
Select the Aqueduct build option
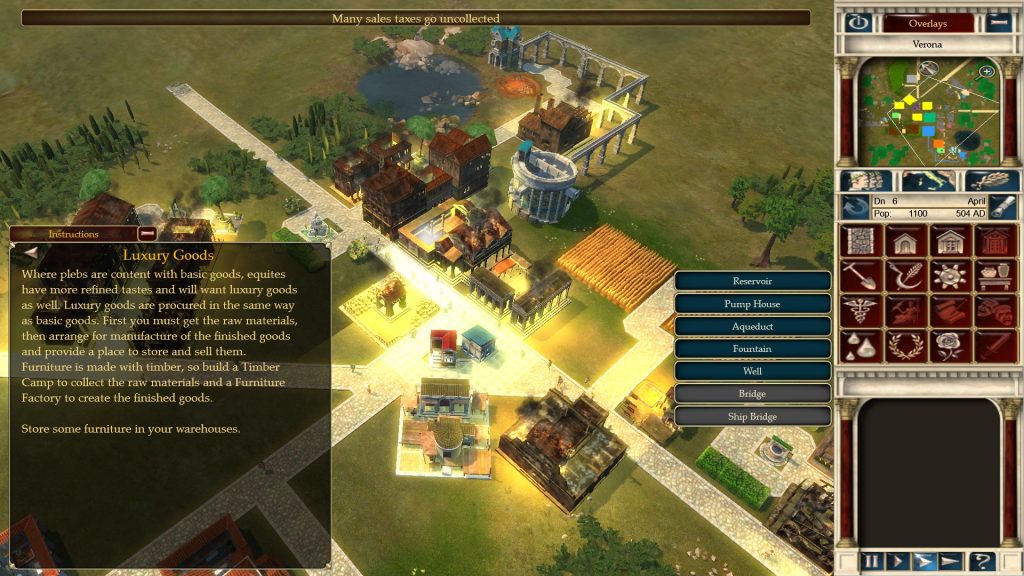[752, 327]
